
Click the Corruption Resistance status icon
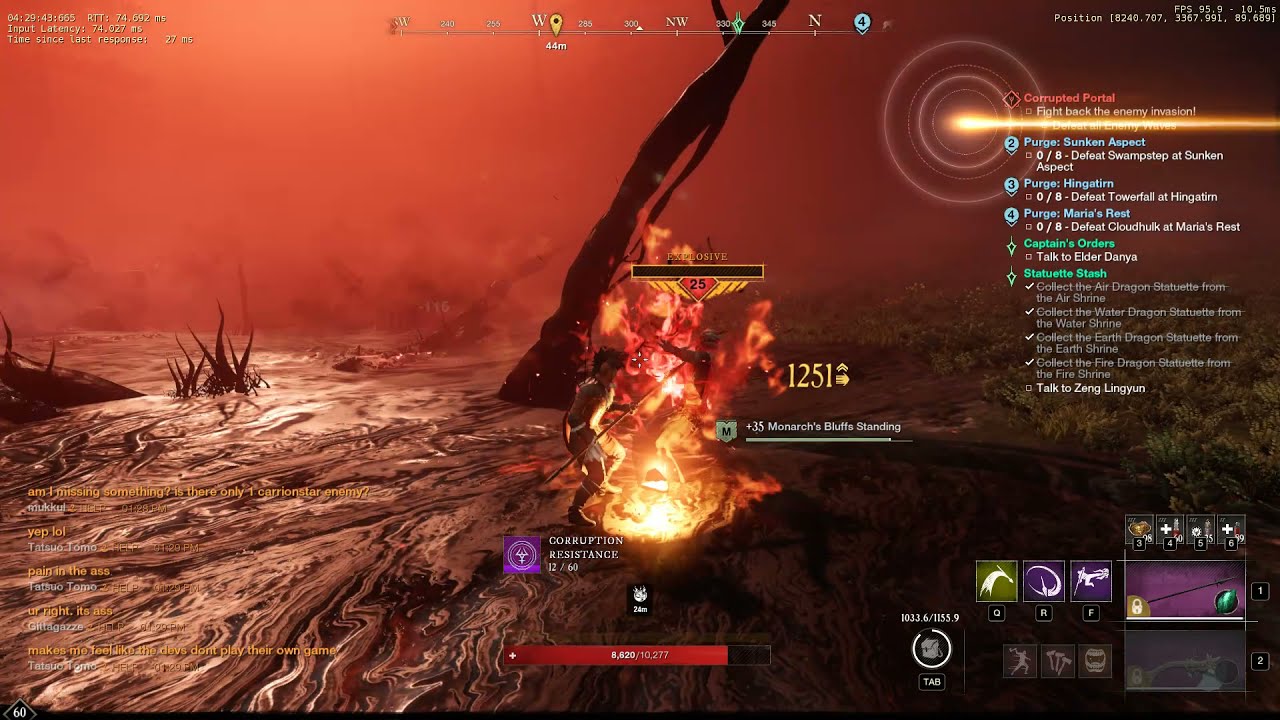tap(522, 554)
